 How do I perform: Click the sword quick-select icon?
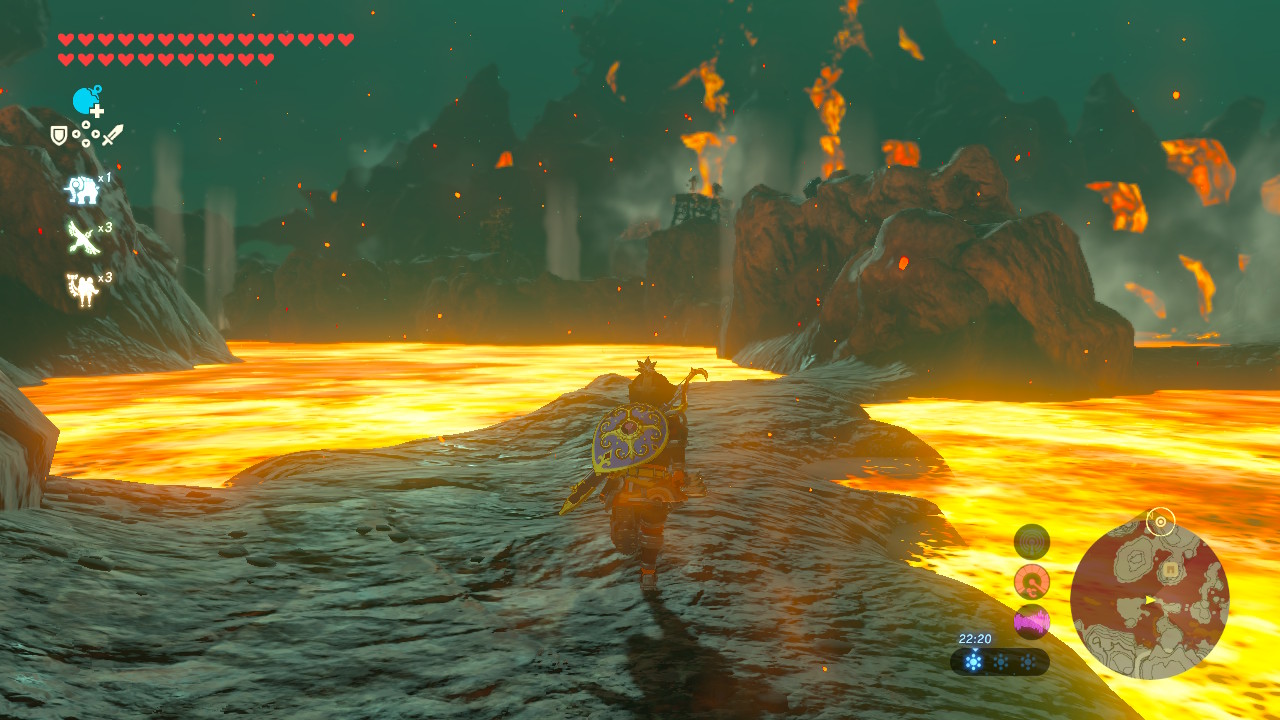click(x=112, y=135)
